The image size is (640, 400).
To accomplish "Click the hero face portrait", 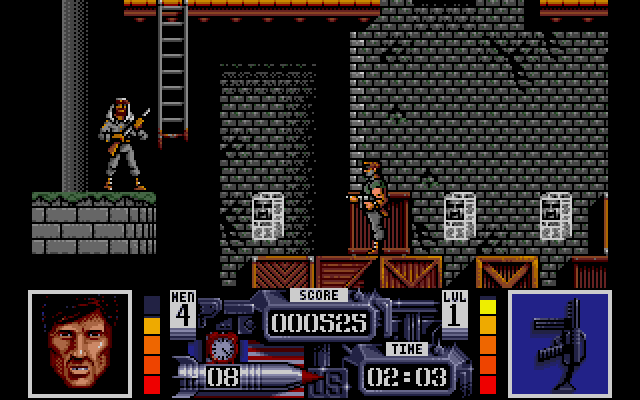I will pos(80,342).
